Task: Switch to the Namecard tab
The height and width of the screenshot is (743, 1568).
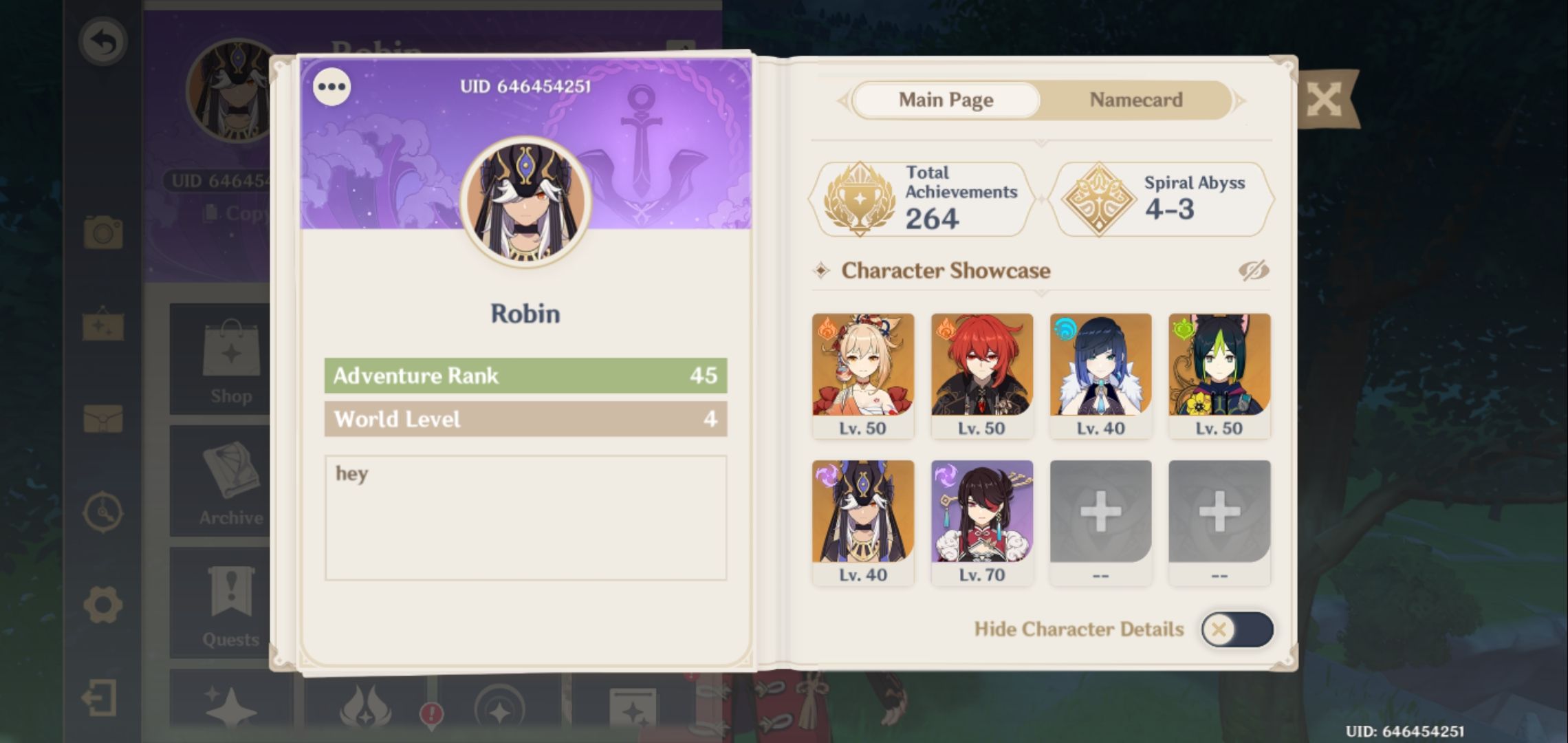Action: point(1134,100)
